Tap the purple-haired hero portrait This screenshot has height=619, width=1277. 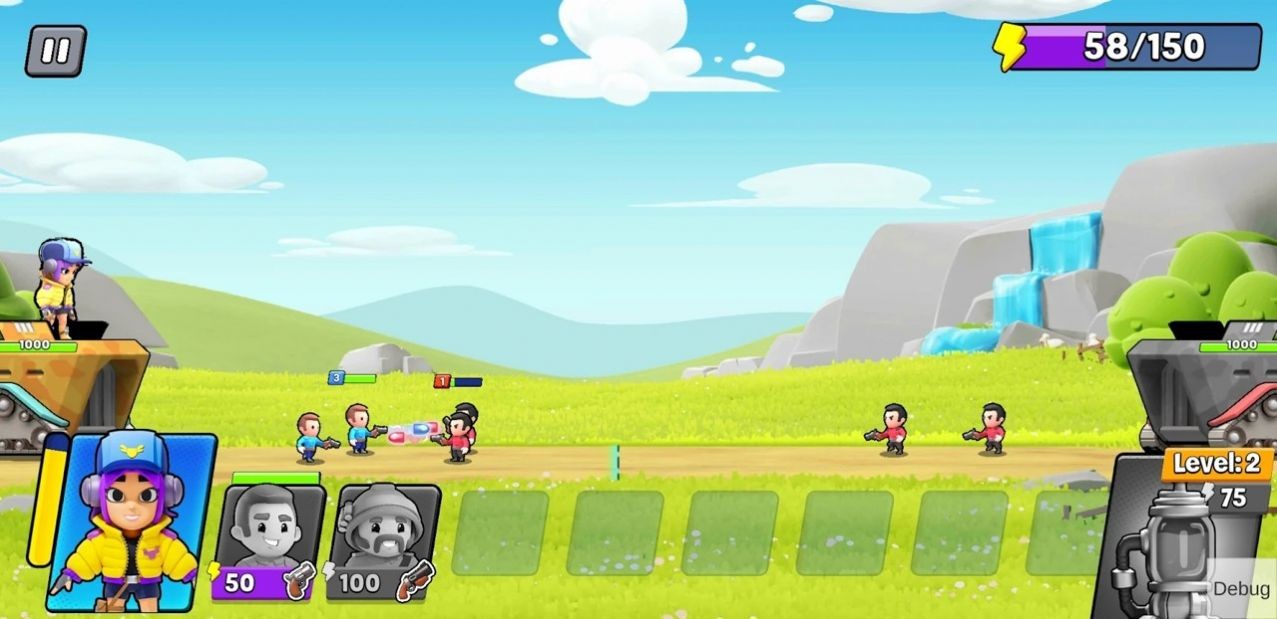(131, 523)
